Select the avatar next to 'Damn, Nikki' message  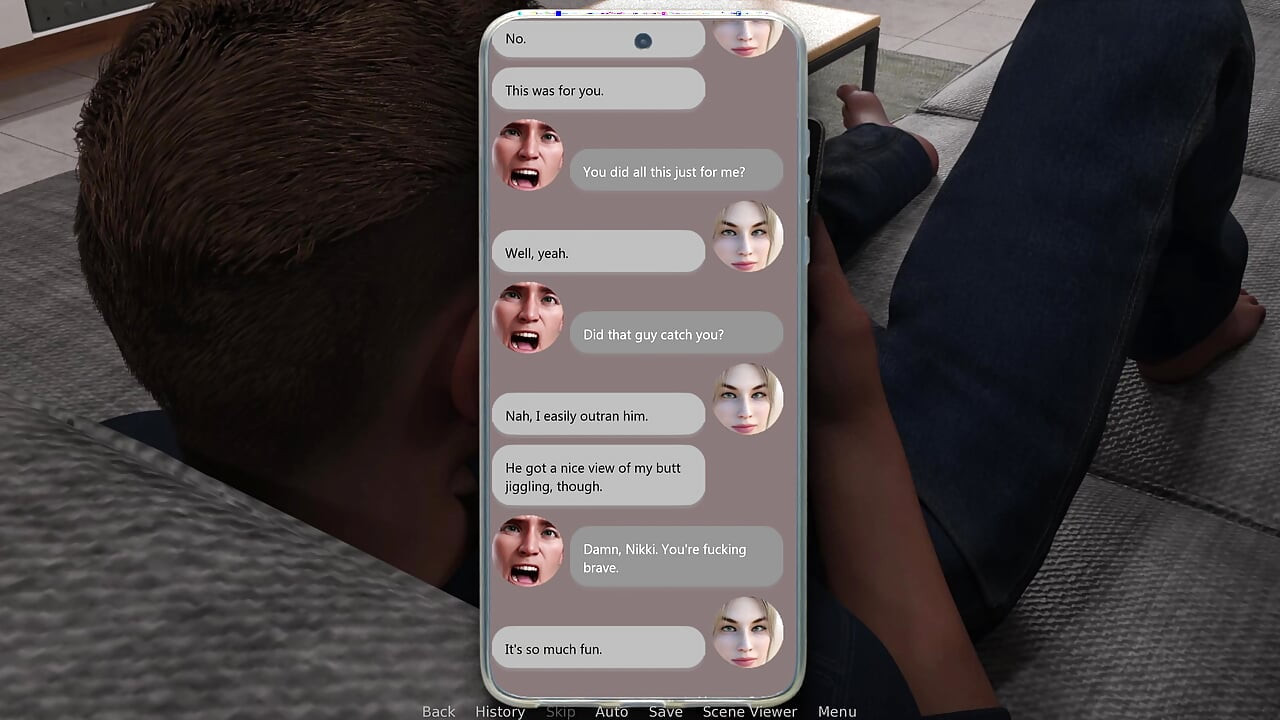click(528, 552)
